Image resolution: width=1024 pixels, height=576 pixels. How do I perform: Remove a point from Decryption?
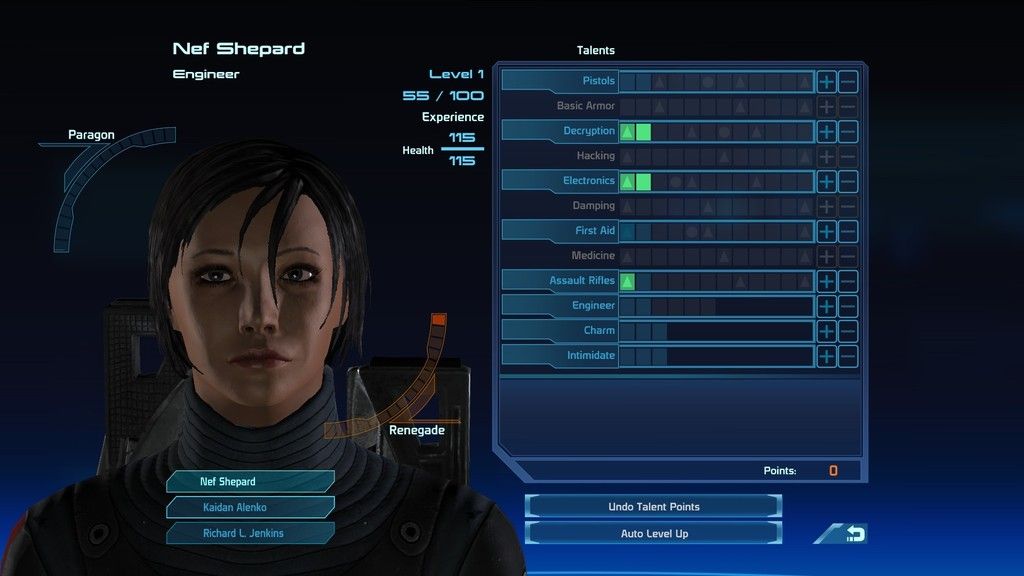pos(848,131)
